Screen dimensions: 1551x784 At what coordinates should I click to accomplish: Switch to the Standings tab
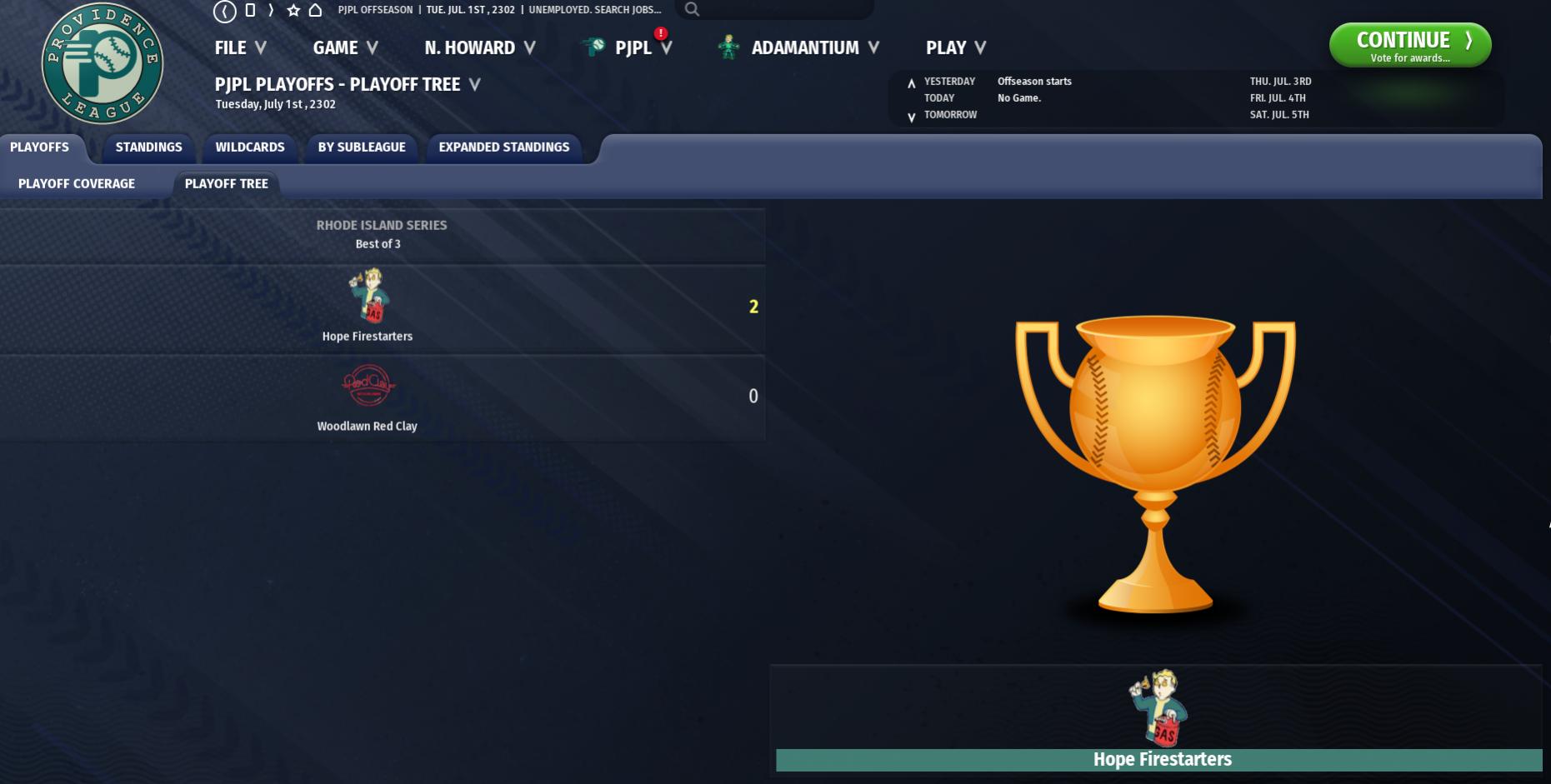point(148,147)
